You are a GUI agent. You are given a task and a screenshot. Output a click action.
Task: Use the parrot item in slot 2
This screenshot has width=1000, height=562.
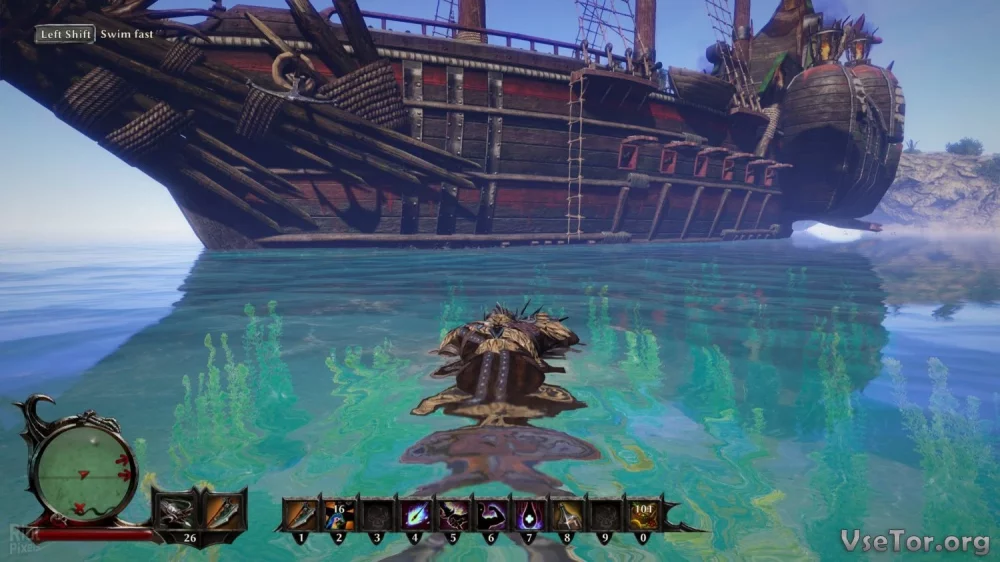click(339, 514)
